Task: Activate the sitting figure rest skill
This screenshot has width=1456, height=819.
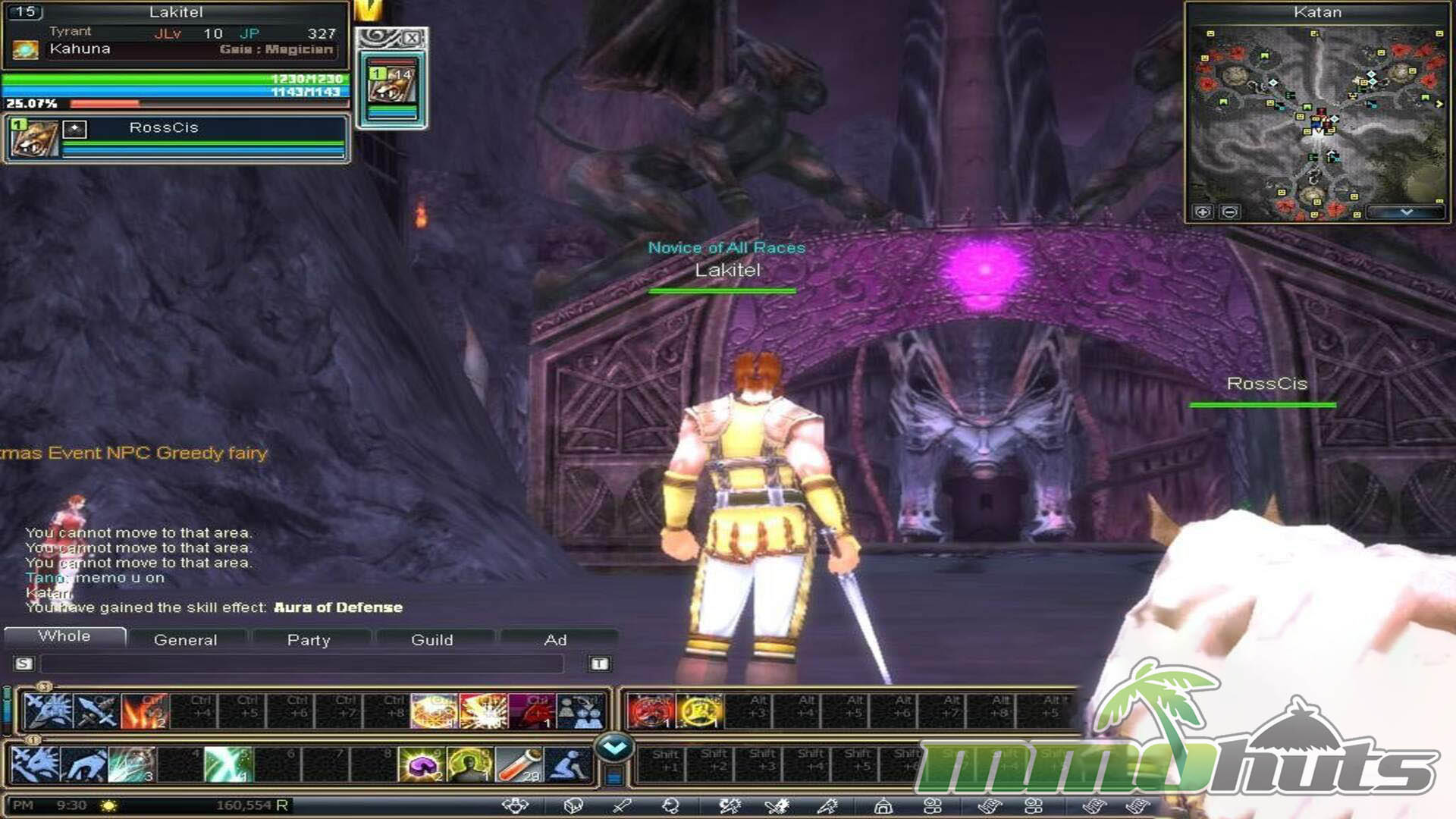Action: click(x=568, y=764)
